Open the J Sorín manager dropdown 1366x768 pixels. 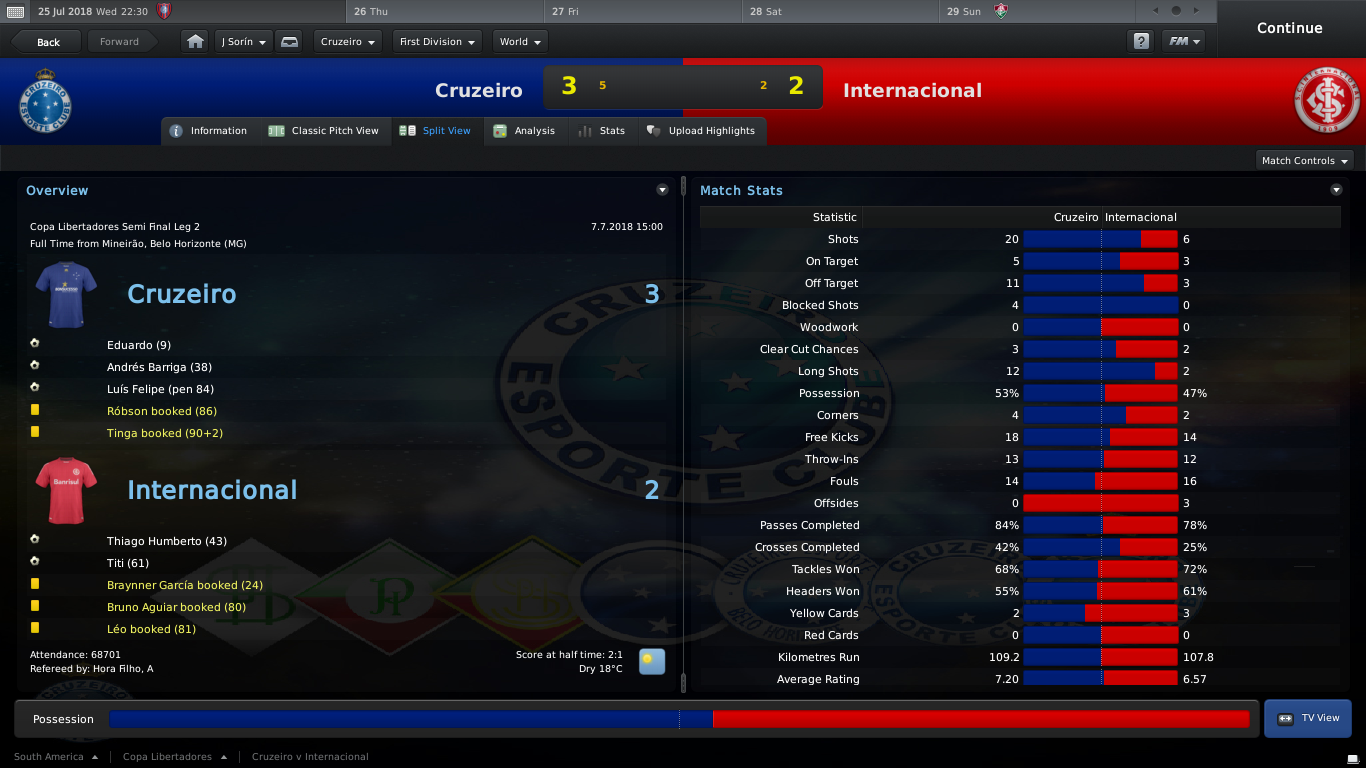coord(243,42)
